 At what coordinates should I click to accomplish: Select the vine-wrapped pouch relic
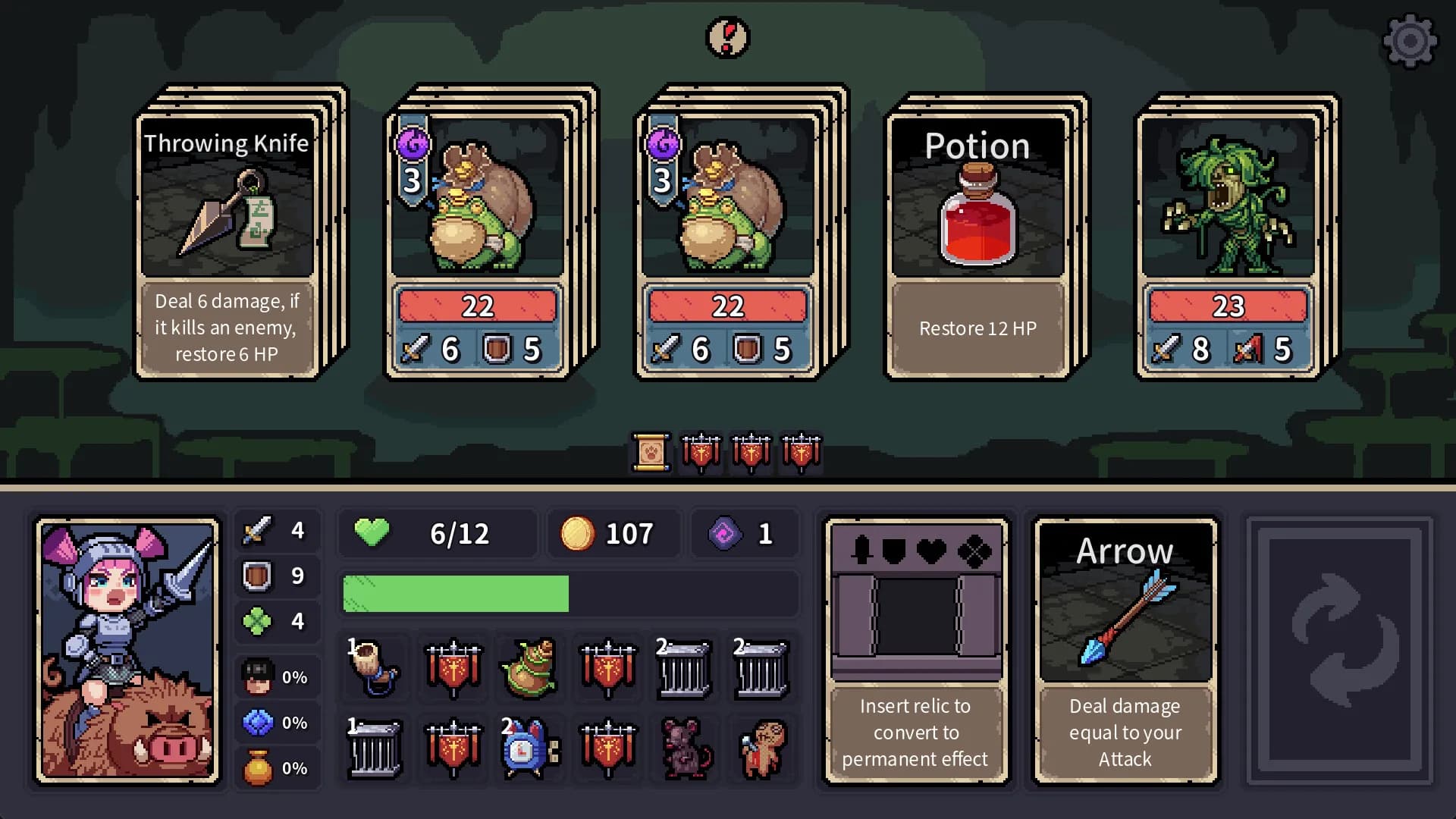point(529,668)
